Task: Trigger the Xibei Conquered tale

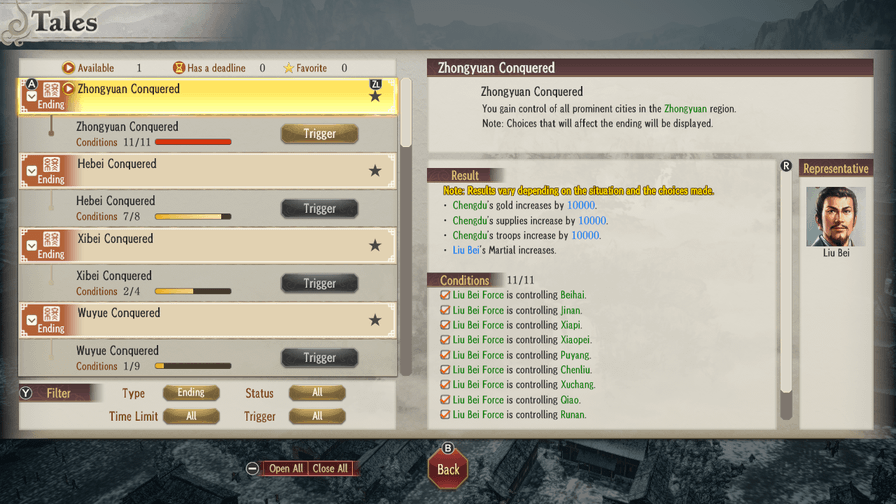Action: 319,283
